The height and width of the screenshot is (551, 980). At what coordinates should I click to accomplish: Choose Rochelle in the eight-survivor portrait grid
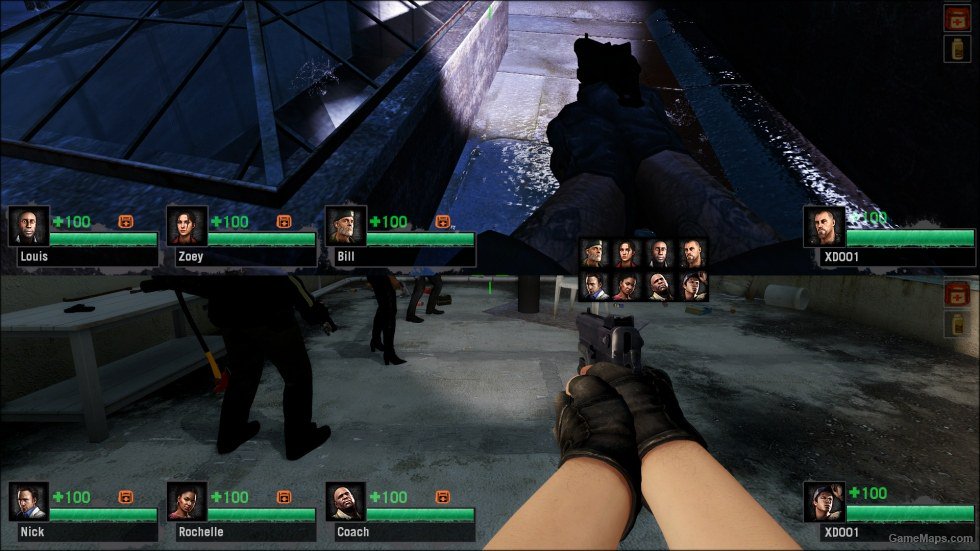tap(626, 287)
